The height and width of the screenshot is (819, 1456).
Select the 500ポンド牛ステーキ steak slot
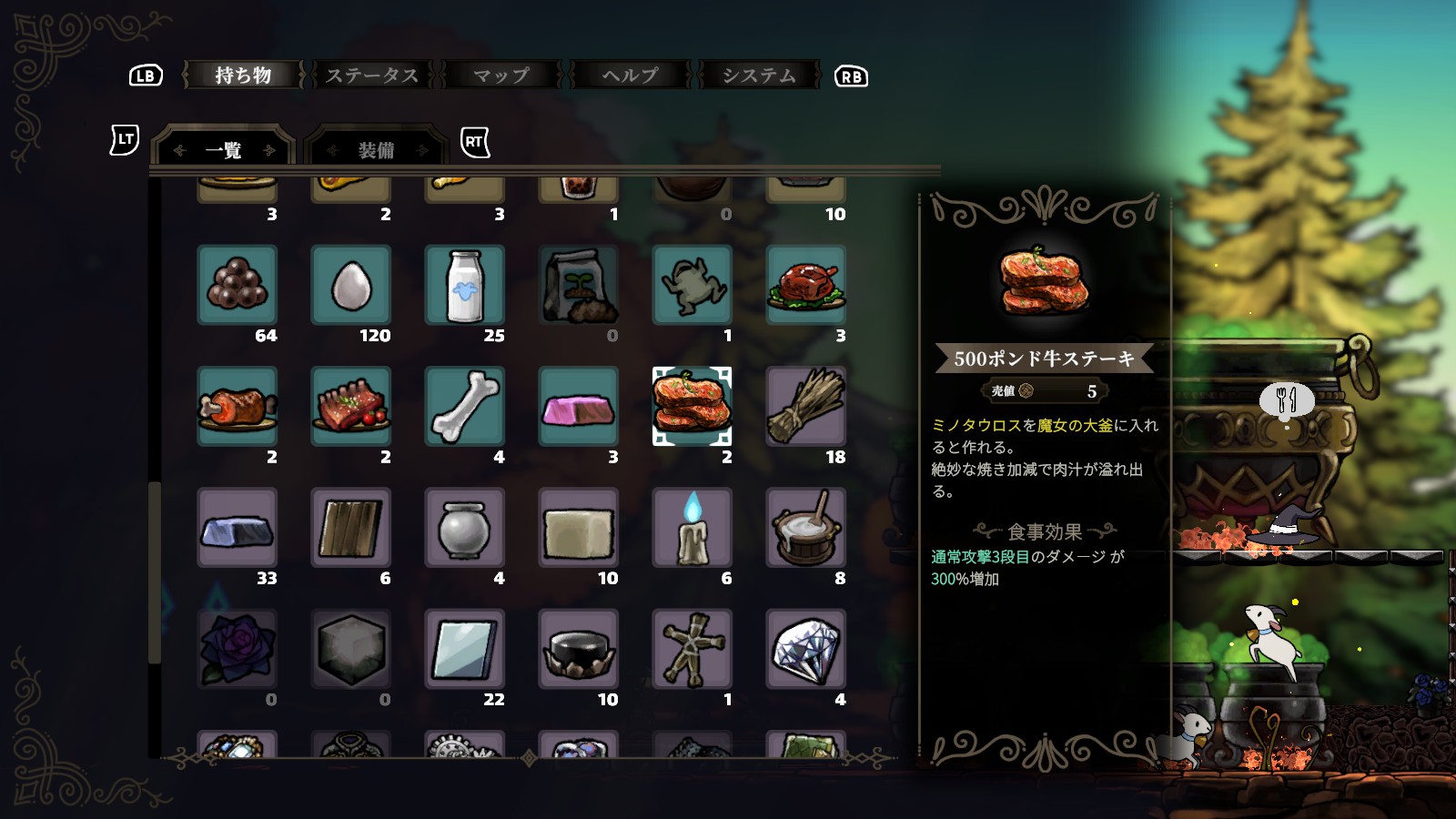coord(693,406)
